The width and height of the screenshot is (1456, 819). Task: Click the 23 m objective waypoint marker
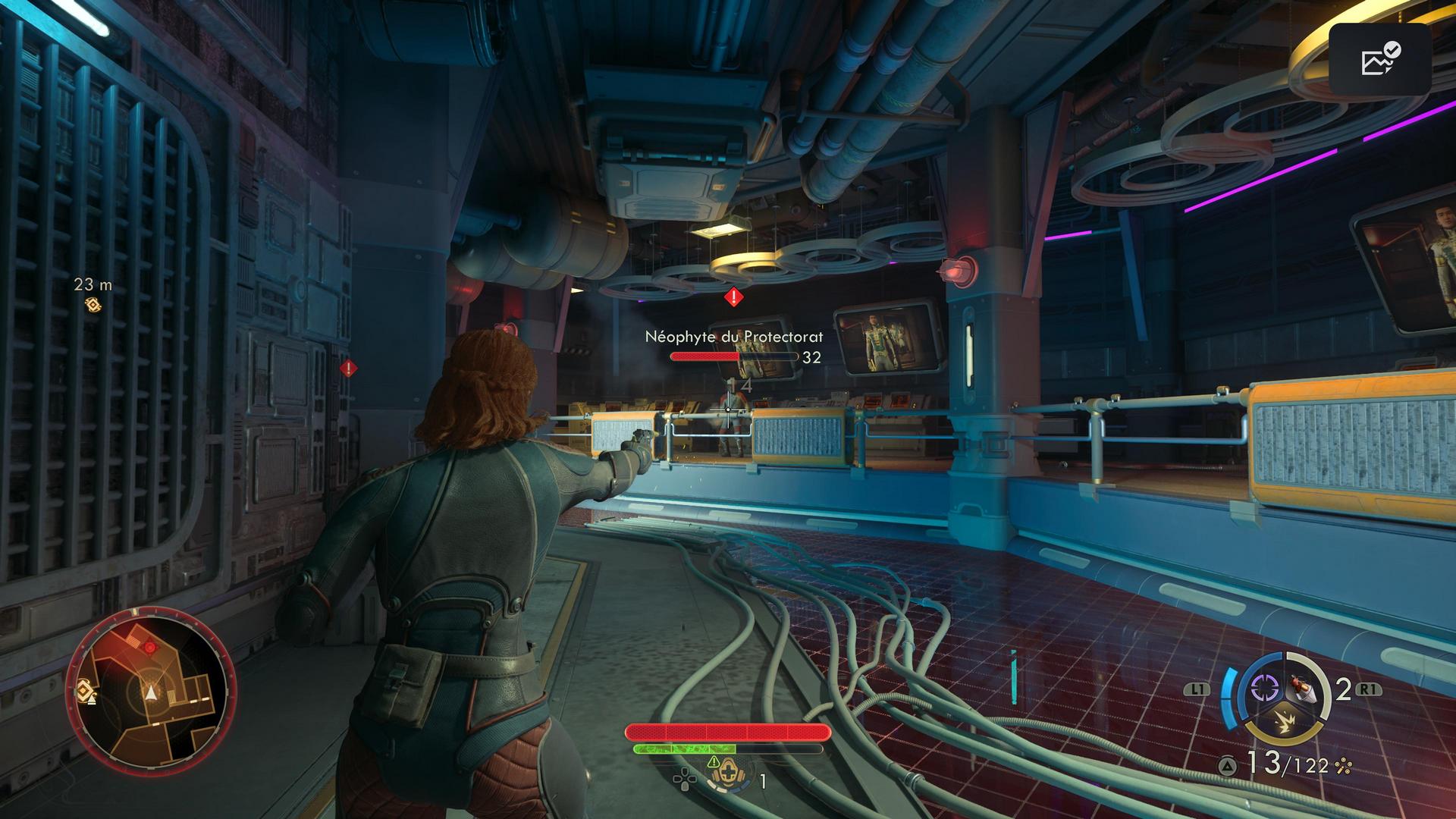[93, 305]
